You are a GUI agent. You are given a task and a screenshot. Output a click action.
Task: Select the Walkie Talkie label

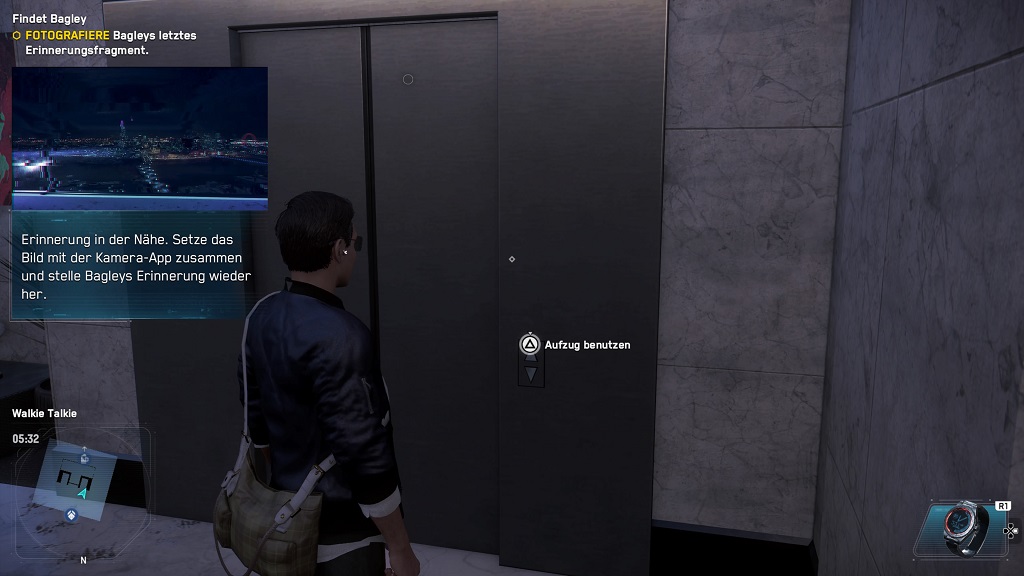[44, 413]
